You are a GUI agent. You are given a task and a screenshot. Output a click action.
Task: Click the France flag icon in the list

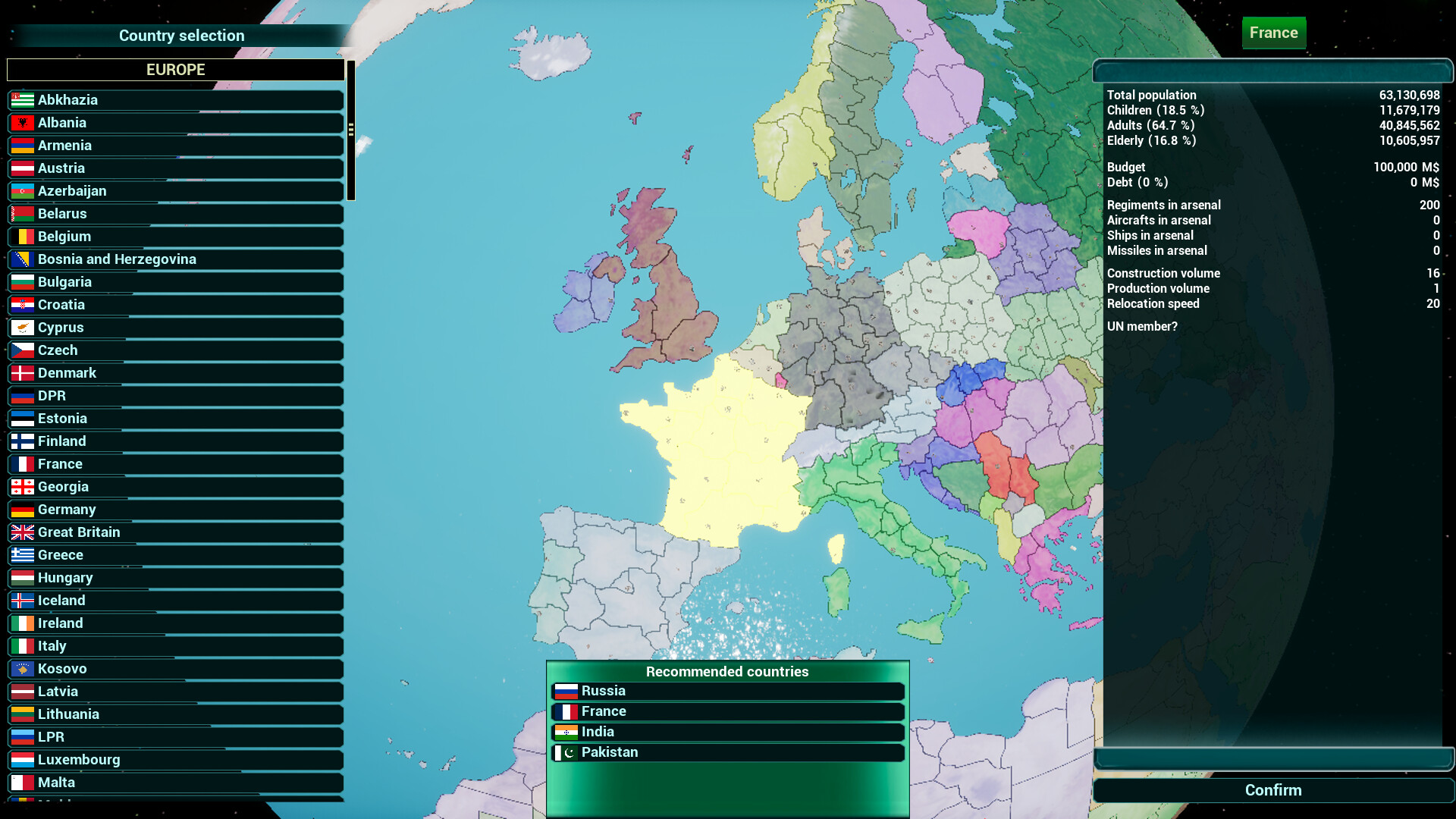[x=22, y=464]
